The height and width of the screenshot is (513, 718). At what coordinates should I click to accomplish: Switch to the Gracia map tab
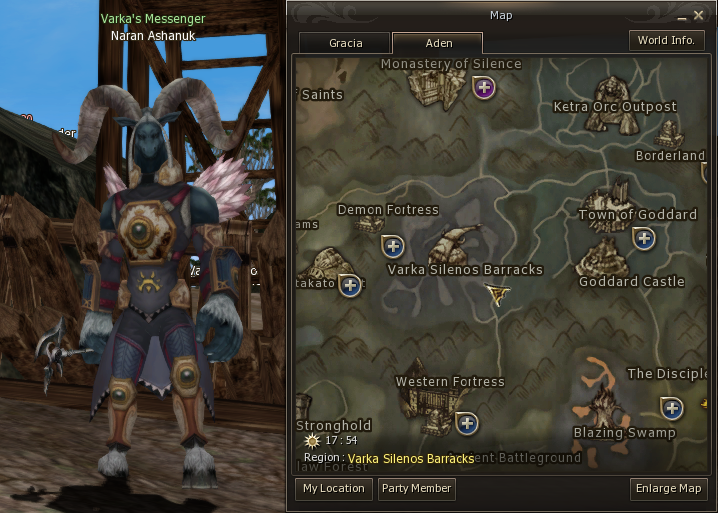[x=345, y=43]
